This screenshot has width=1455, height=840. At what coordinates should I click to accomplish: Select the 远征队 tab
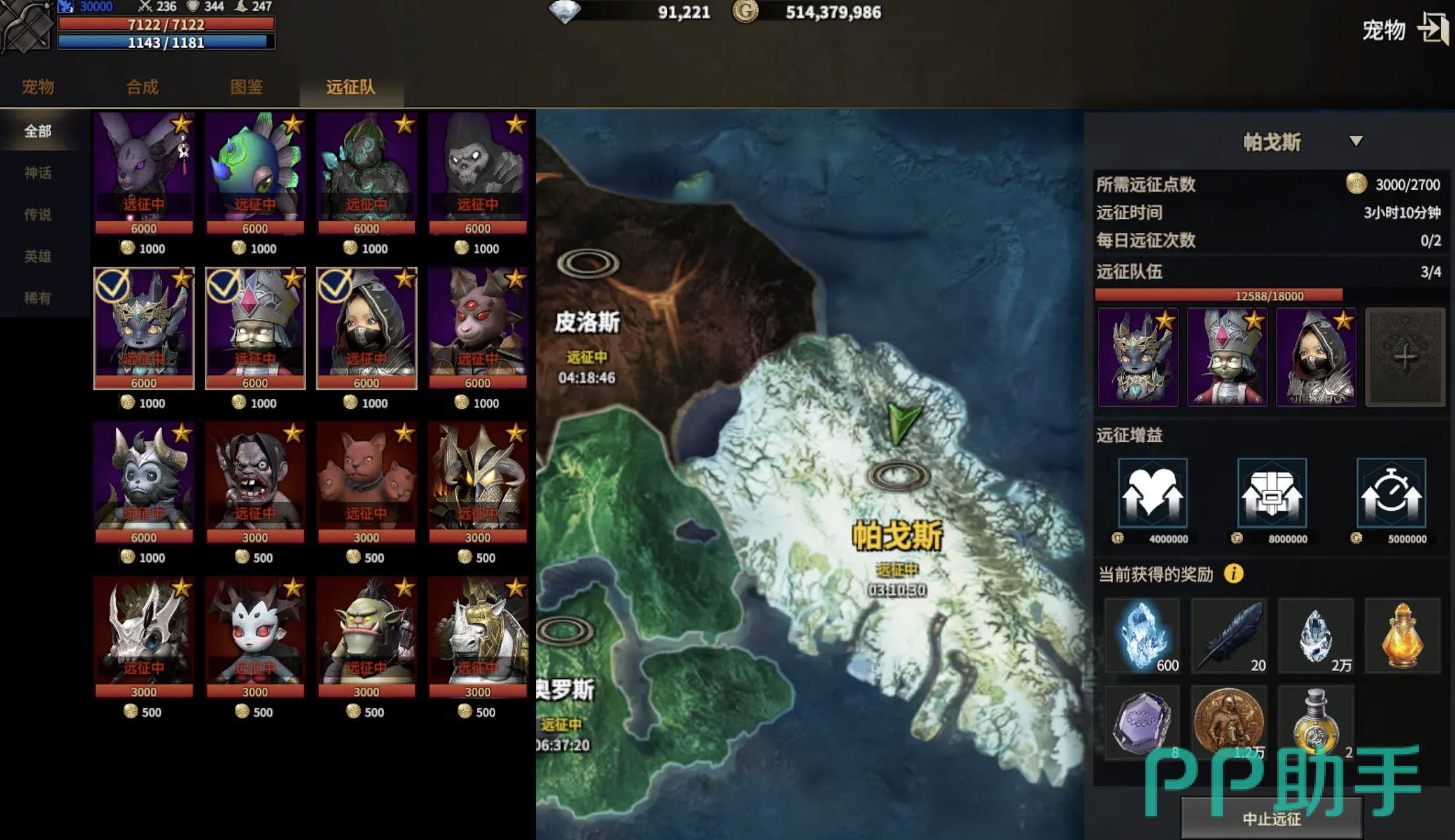(x=351, y=87)
